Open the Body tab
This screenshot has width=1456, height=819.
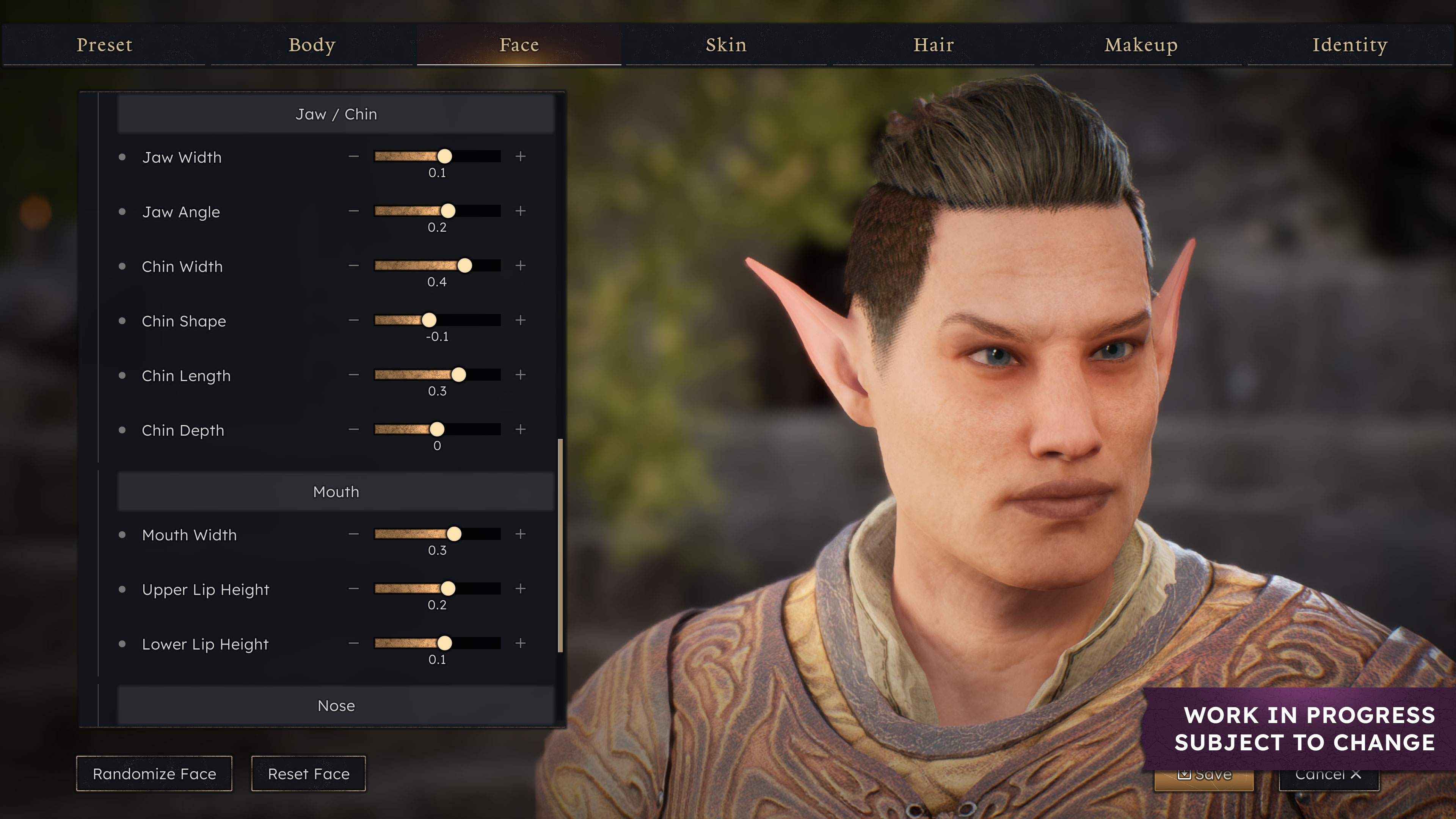(x=312, y=45)
